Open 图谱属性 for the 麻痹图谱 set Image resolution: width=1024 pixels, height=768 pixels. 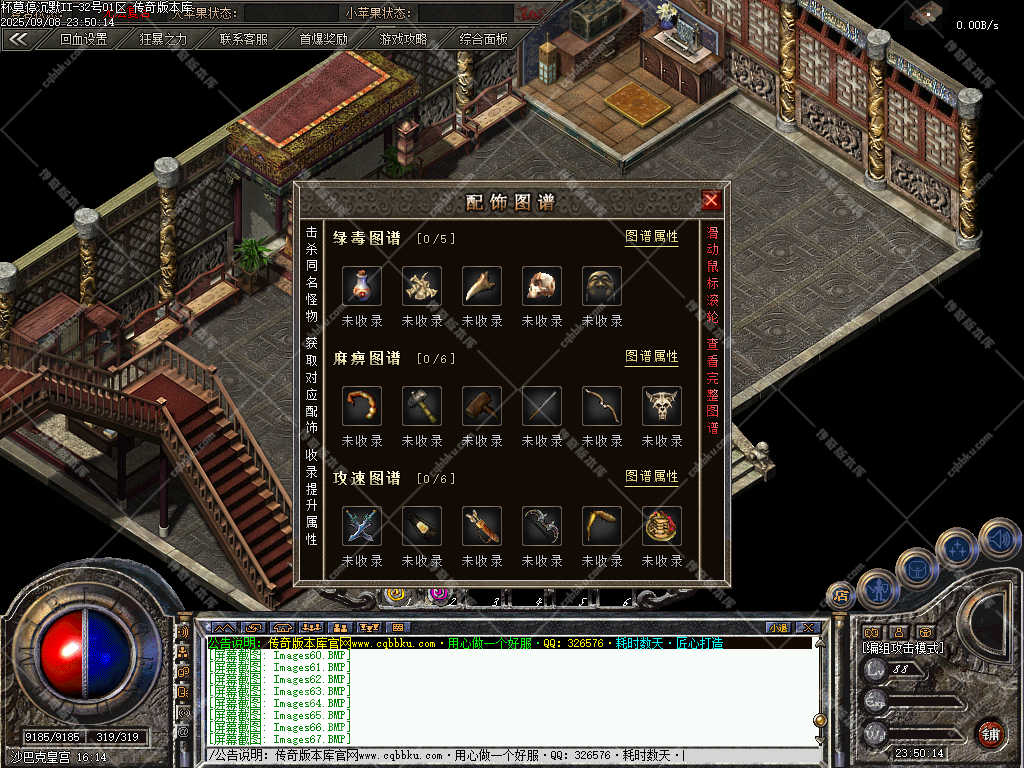point(651,357)
